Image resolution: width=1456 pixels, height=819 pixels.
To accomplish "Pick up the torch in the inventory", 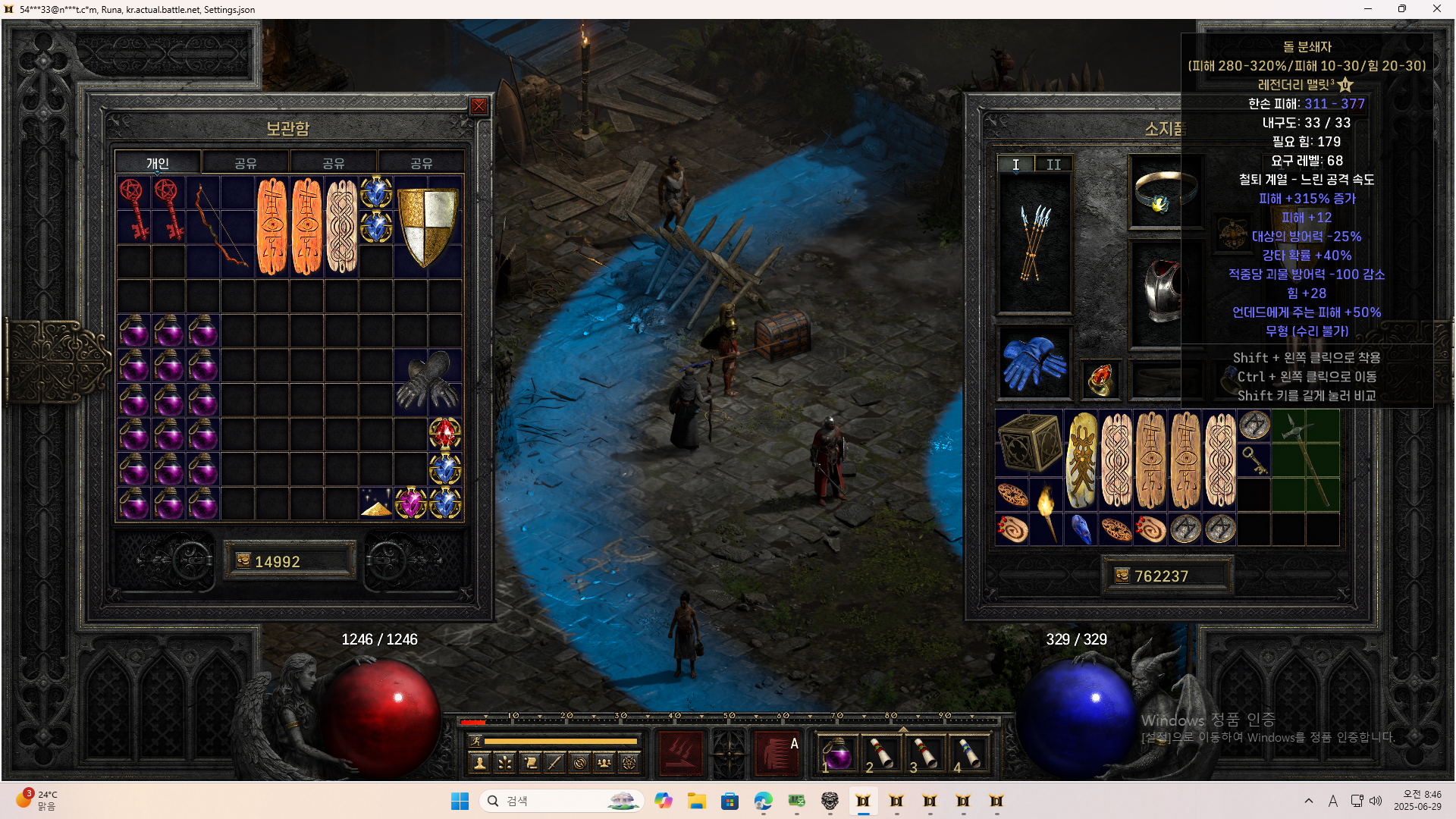I will (1046, 512).
